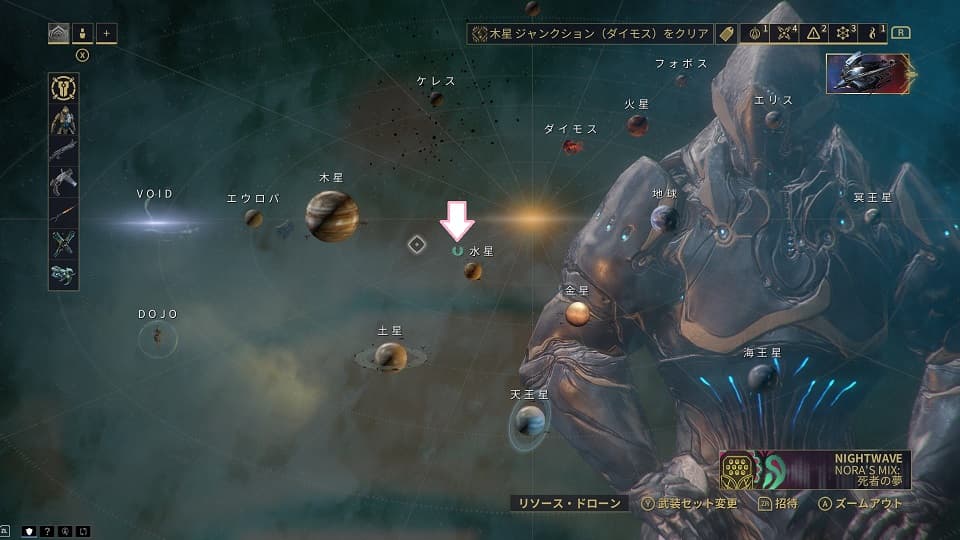The image size is (960, 540).
Task: Select the Warframe helmet squad tab
Action: (x=59, y=33)
